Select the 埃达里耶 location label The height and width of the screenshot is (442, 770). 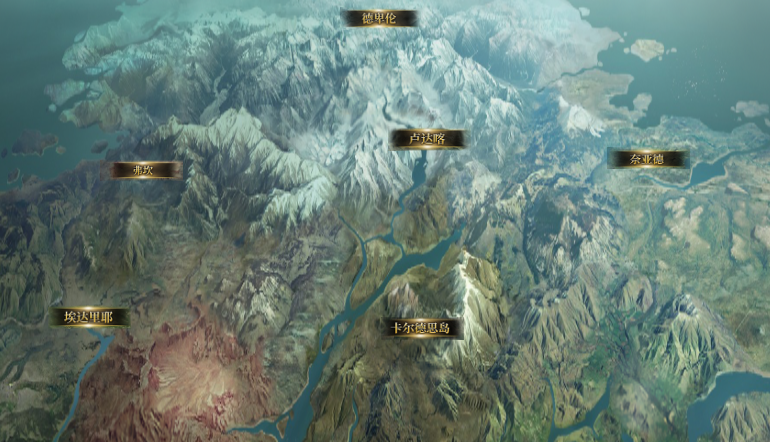coord(90,317)
